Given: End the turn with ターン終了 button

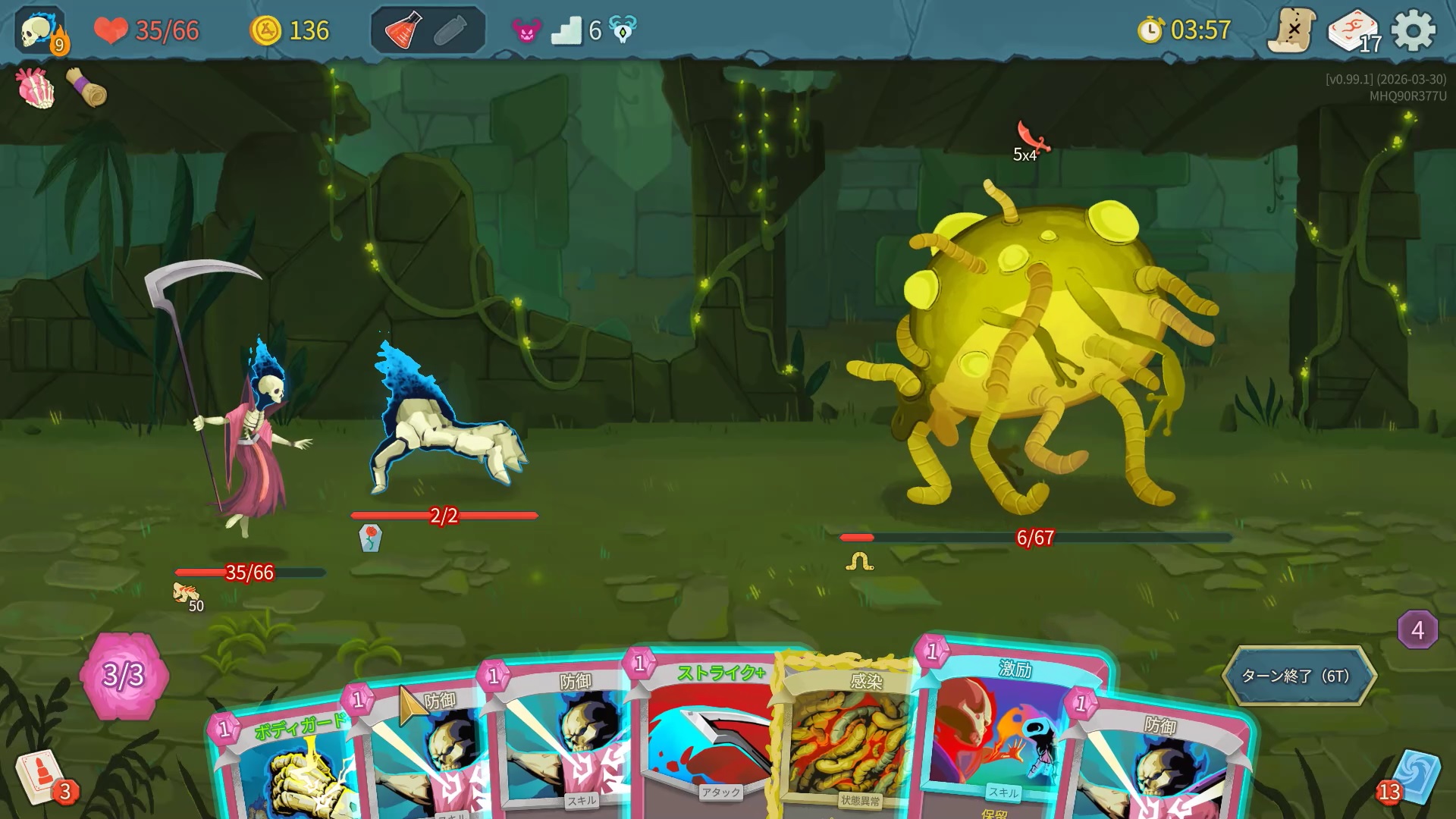Looking at the screenshot, I should (x=1298, y=675).
